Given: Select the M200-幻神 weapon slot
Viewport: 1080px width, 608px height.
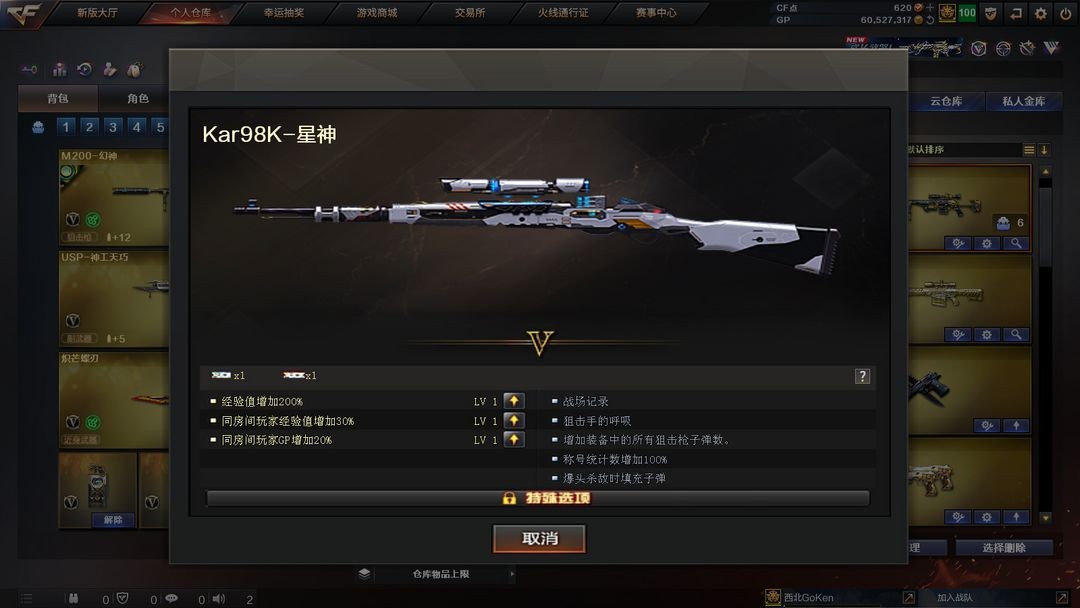Looking at the screenshot, I should [112, 195].
